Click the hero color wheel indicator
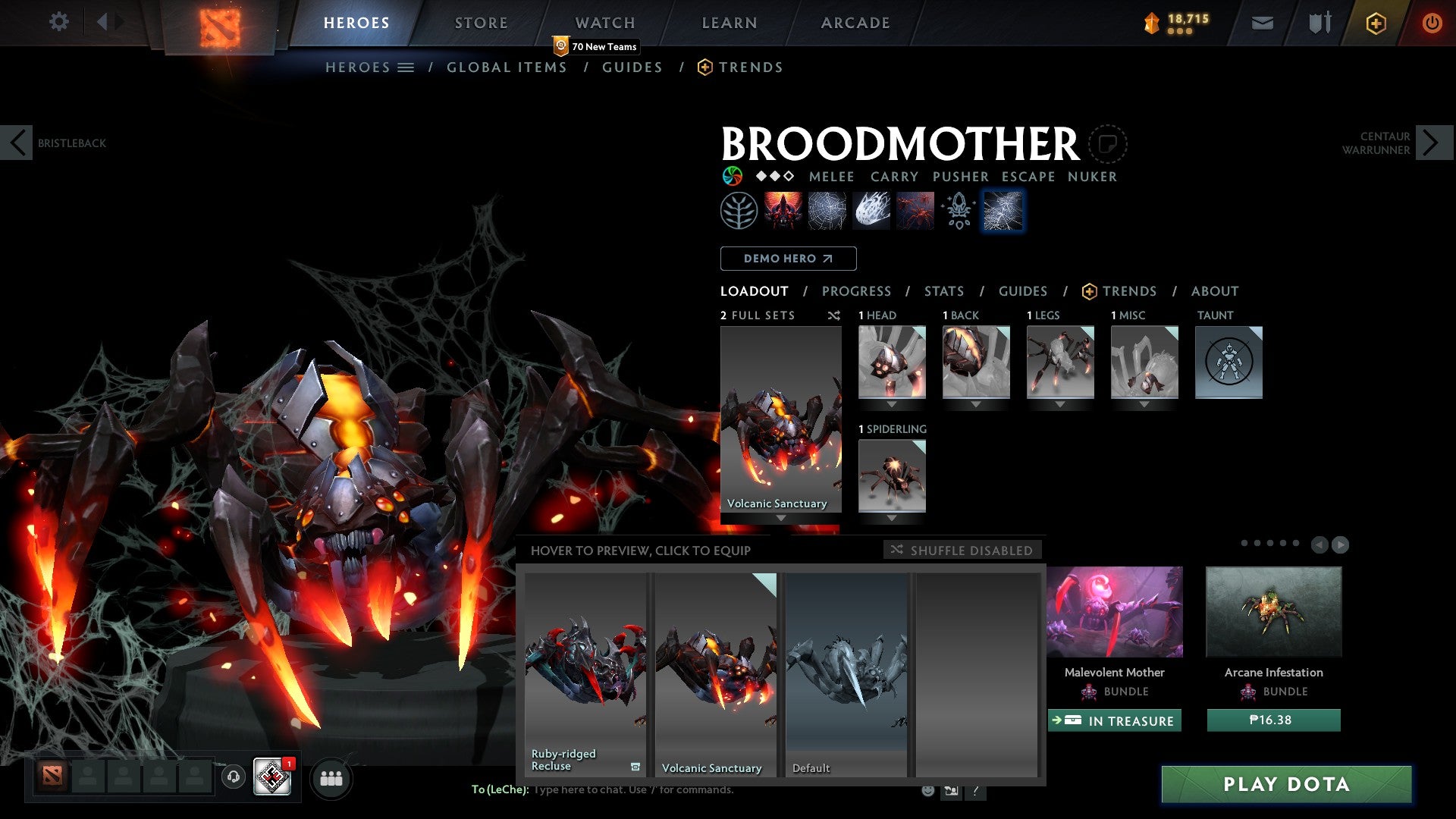 [x=732, y=176]
